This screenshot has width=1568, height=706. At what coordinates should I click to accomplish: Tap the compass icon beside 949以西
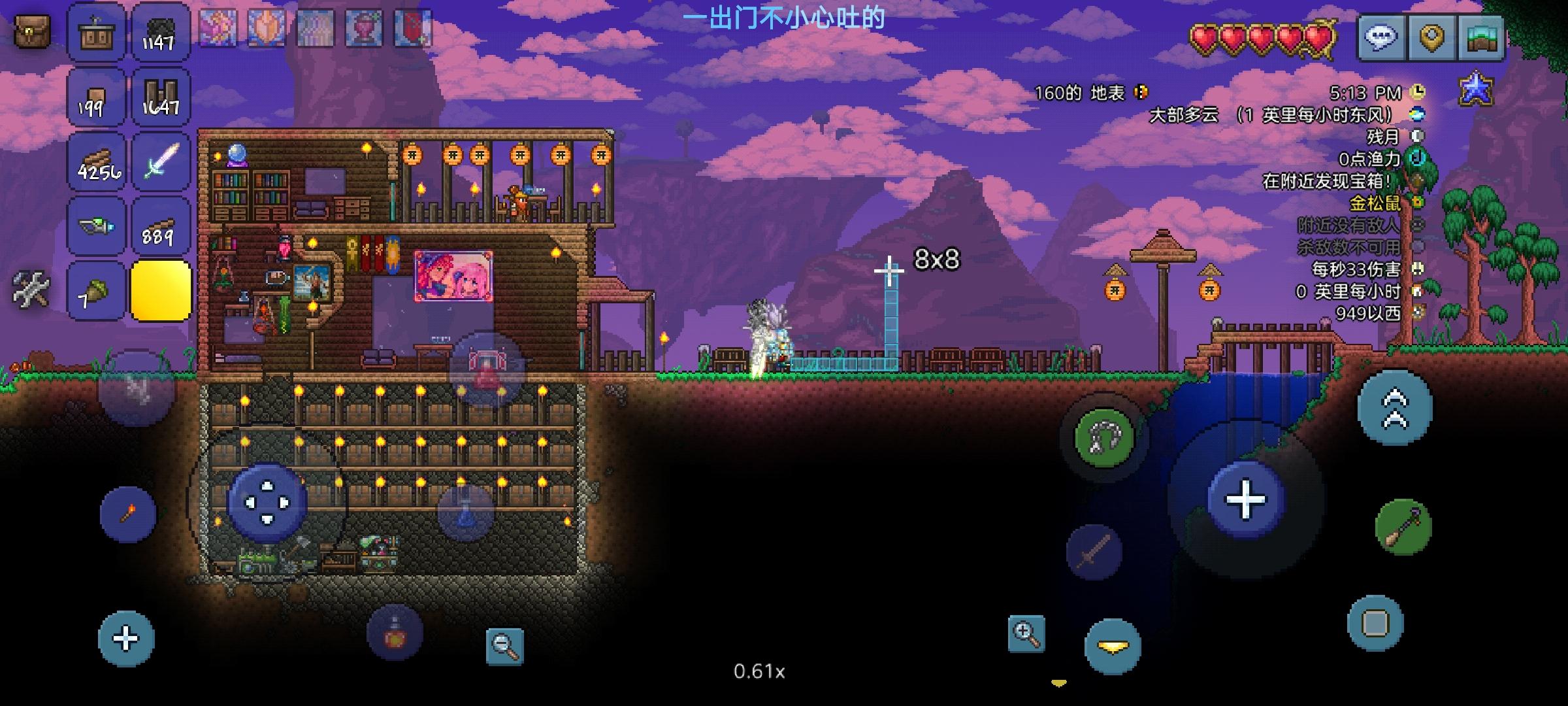click(x=1417, y=312)
